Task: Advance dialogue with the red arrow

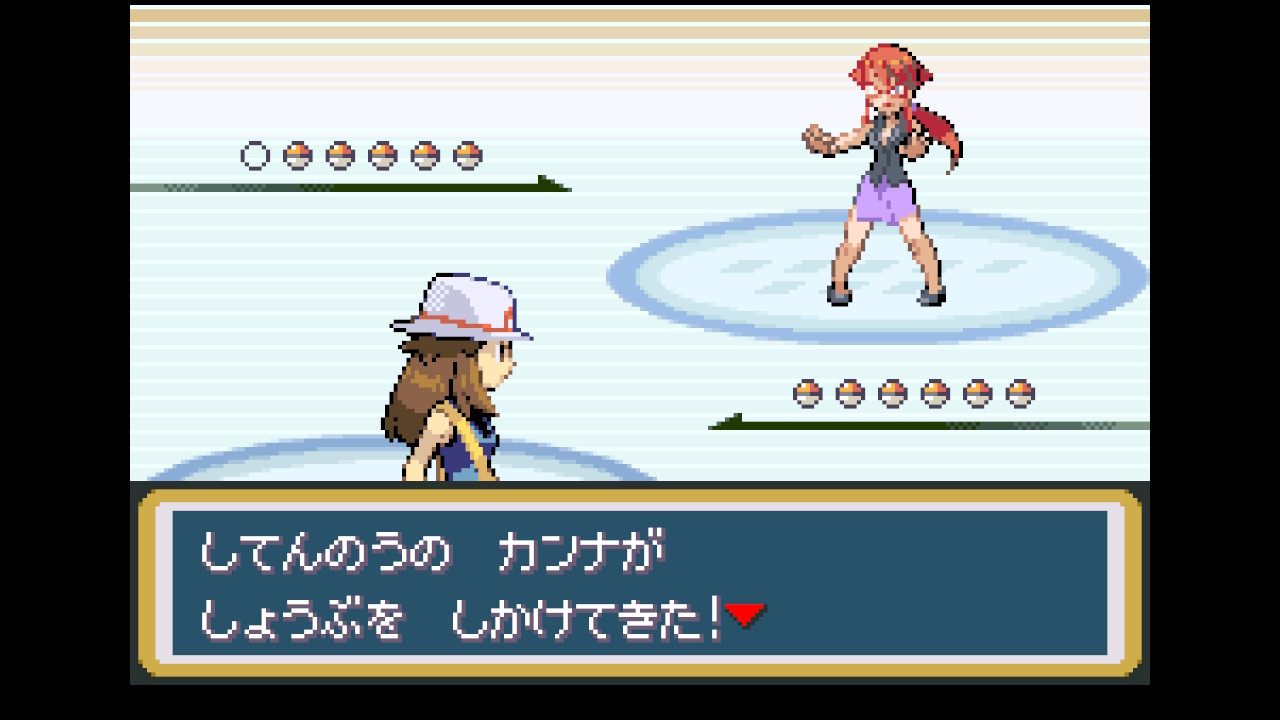Action: [x=745, y=614]
